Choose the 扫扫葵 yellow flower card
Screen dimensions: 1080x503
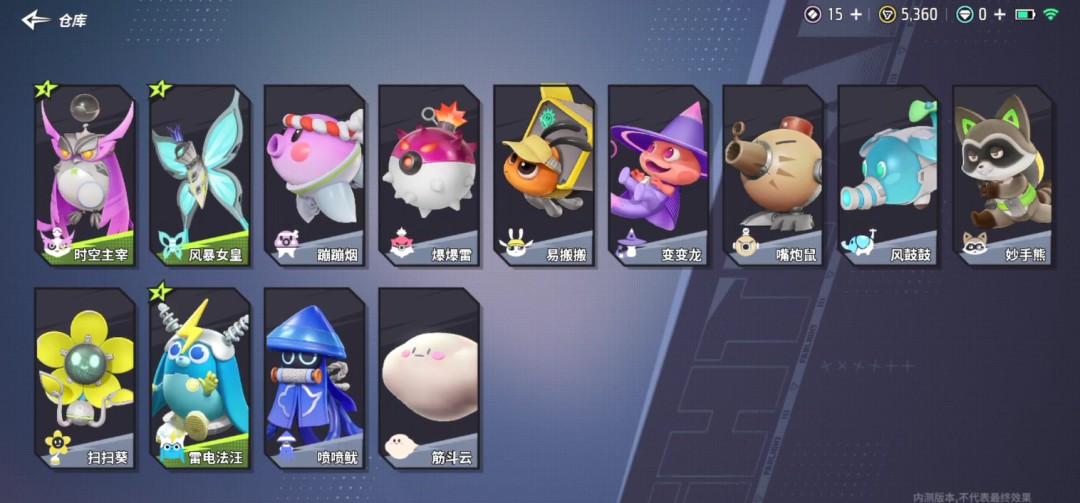pos(85,378)
